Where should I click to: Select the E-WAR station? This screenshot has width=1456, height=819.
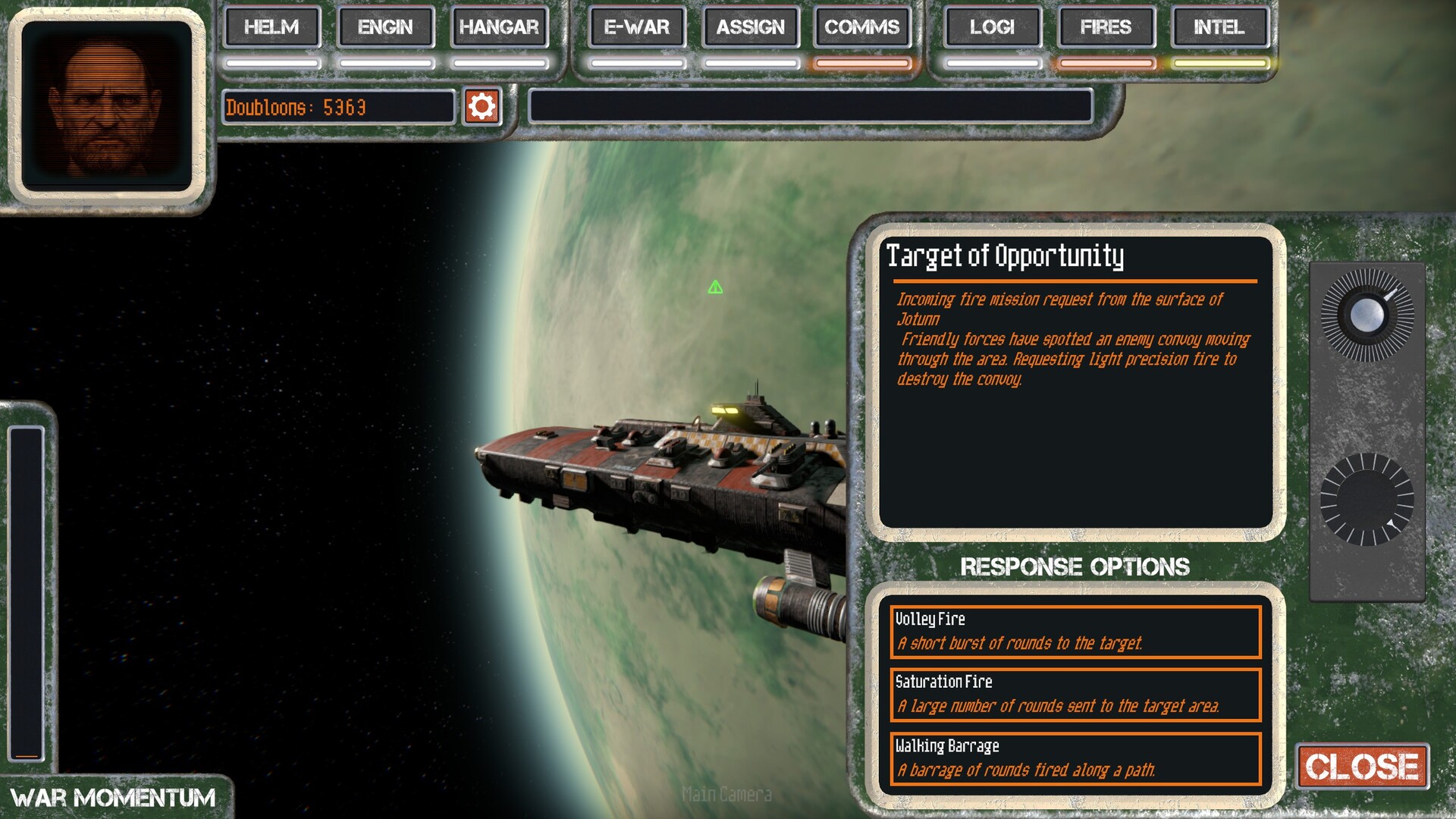click(637, 27)
